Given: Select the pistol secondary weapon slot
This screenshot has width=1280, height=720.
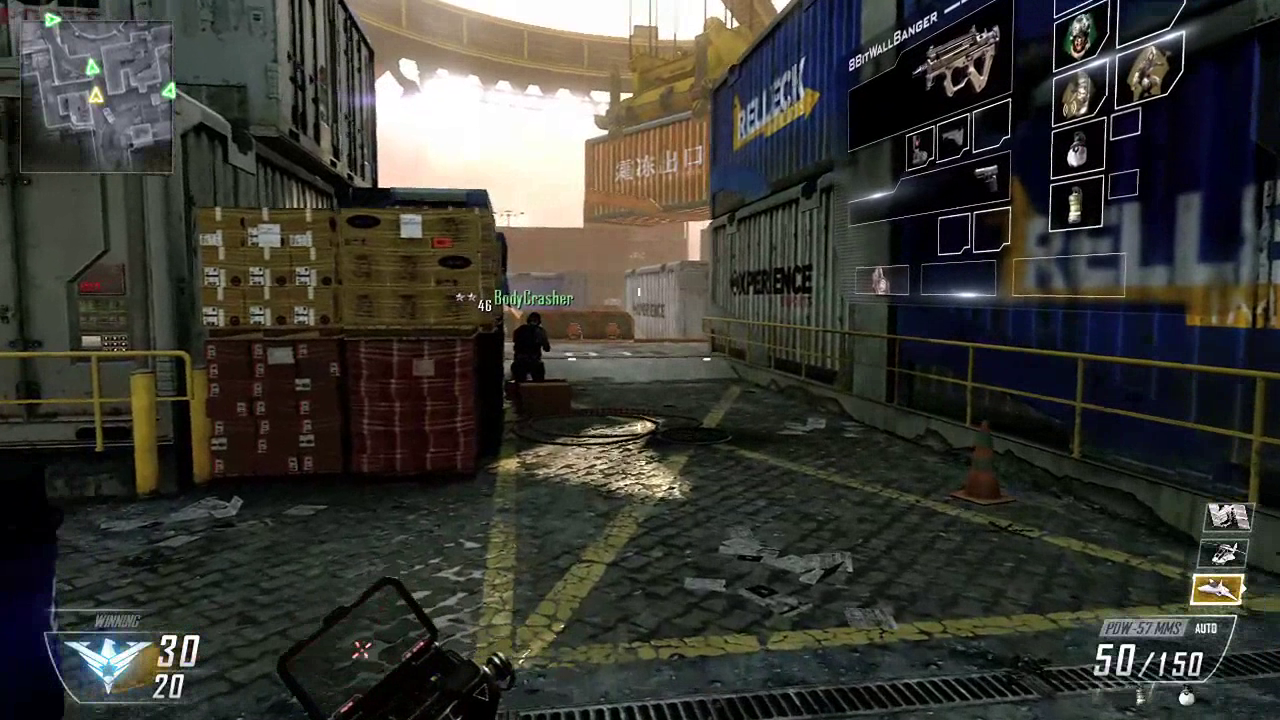Looking at the screenshot, I should point(986,179).
